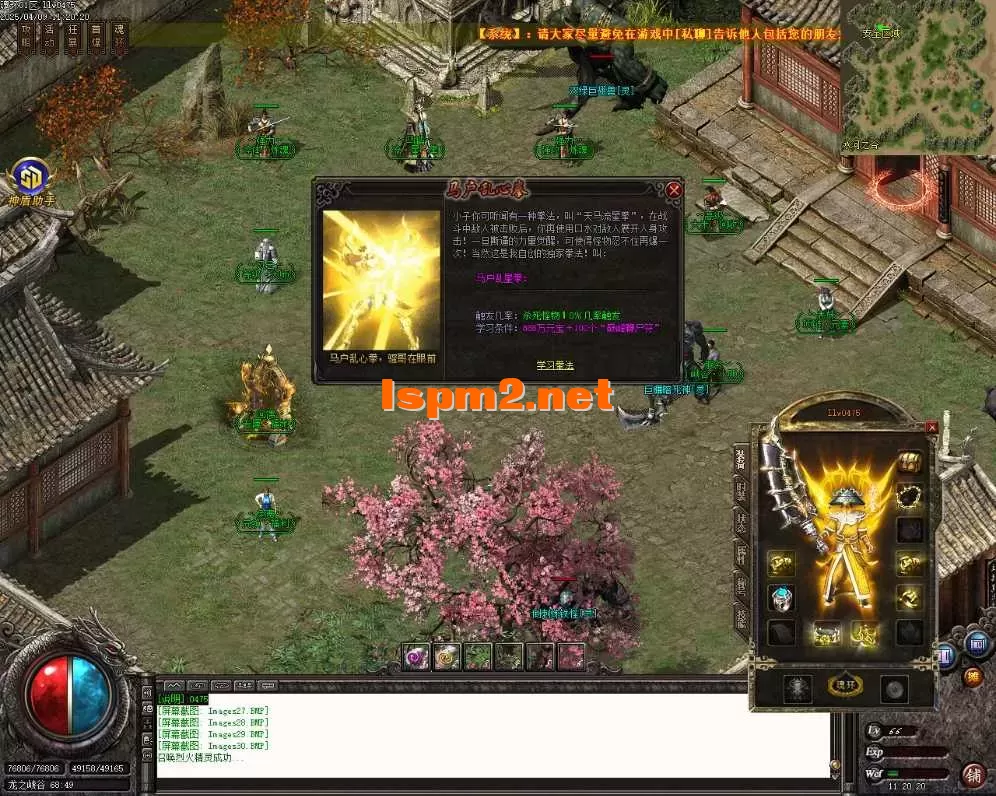The image size is (996, 796).
Task: Close the character equipment panel
Action: point(932,427)
